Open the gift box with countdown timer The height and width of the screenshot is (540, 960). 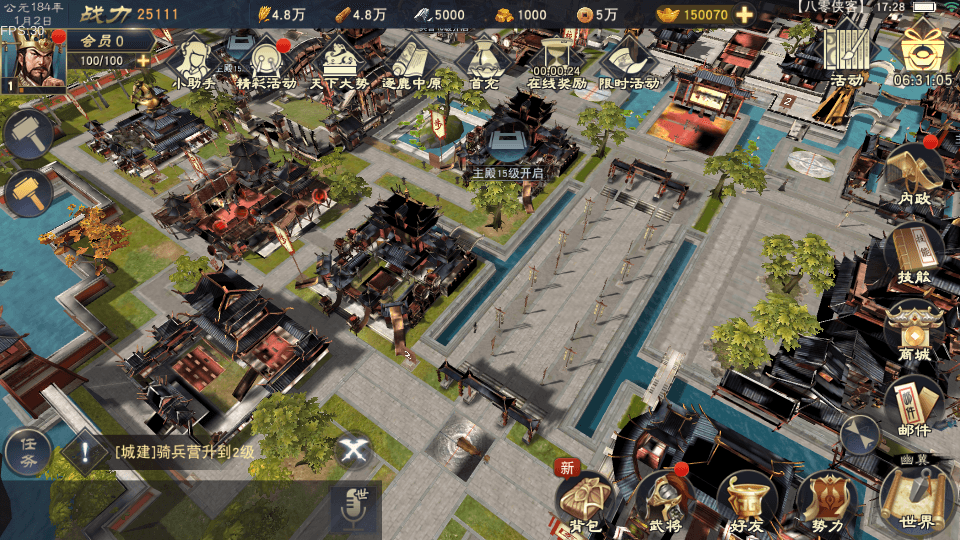point(922,50)
